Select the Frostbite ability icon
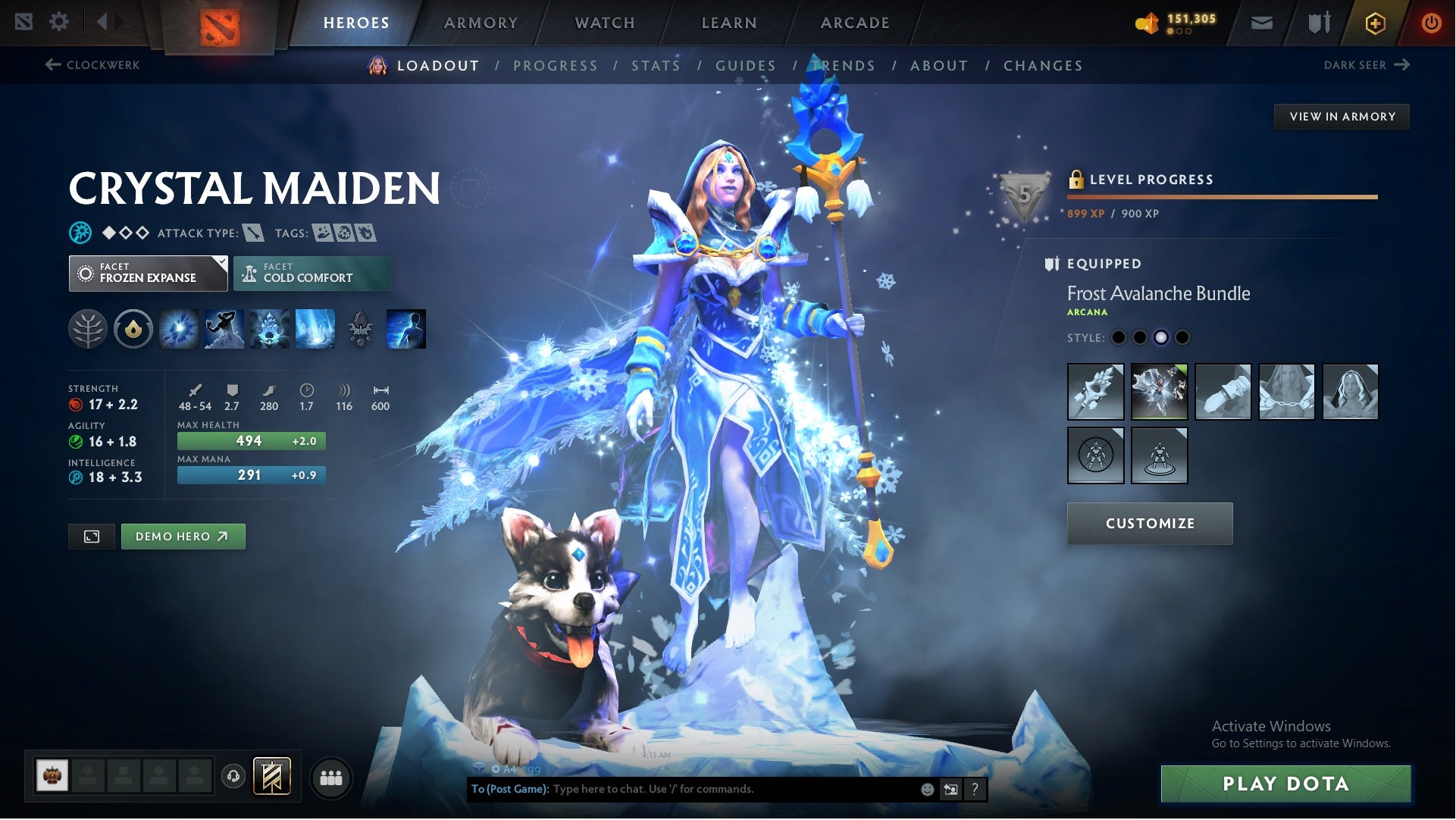Screen dimensions: 1456x820 pos(225,329)
